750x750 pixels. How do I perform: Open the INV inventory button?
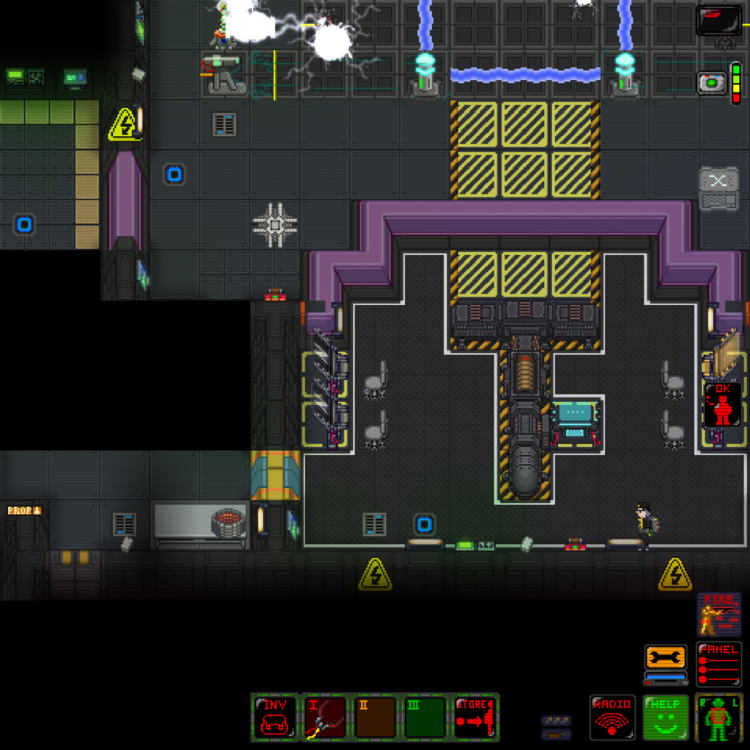tap(275, 717)
